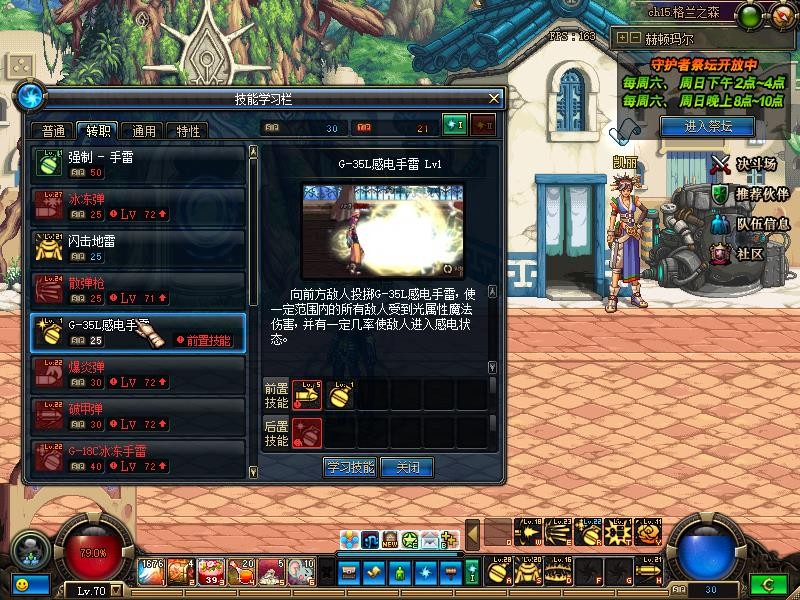This screenshot has width=800, height=600.
Task: Open the 通用 skill tab
Action: 144,131
